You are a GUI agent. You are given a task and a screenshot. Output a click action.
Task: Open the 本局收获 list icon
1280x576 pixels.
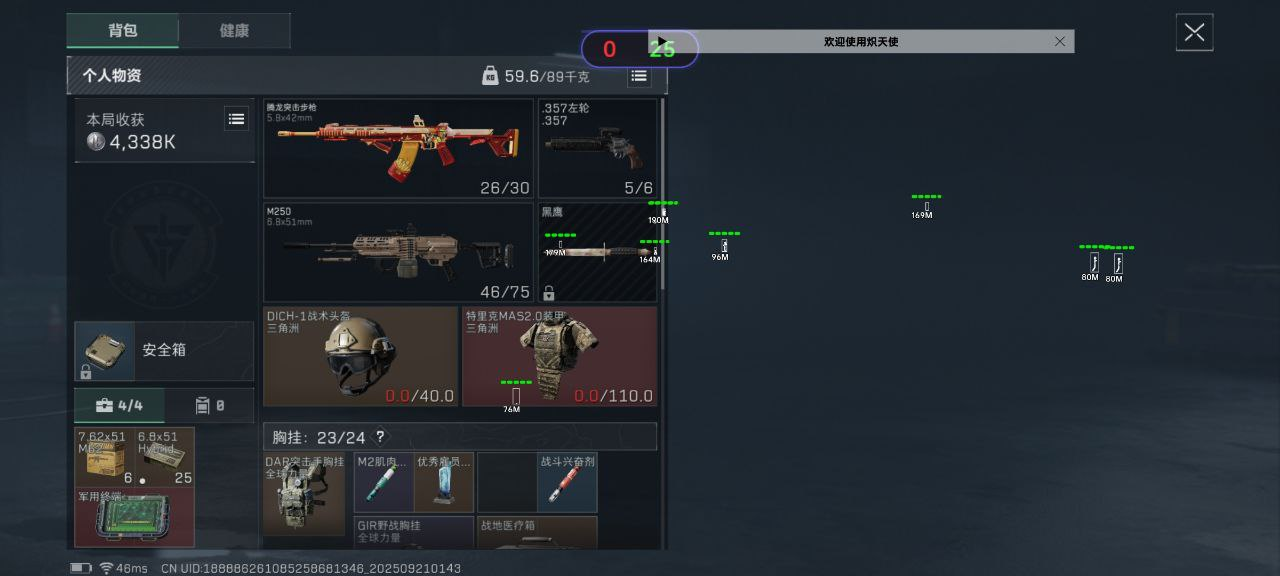click(x=236, y=119)
